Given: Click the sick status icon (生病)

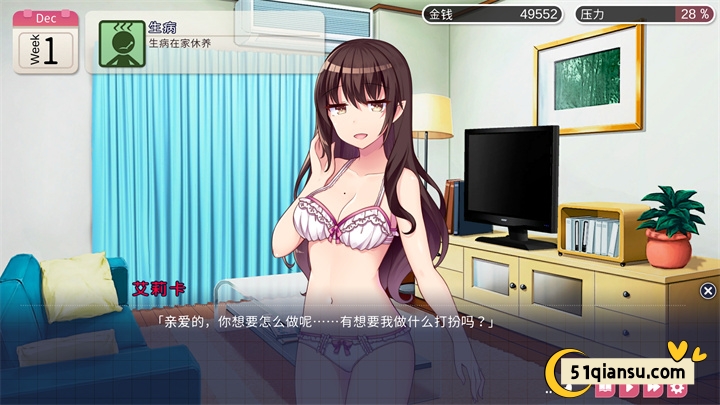Looking at the screenshot, I should pos(118,43).
